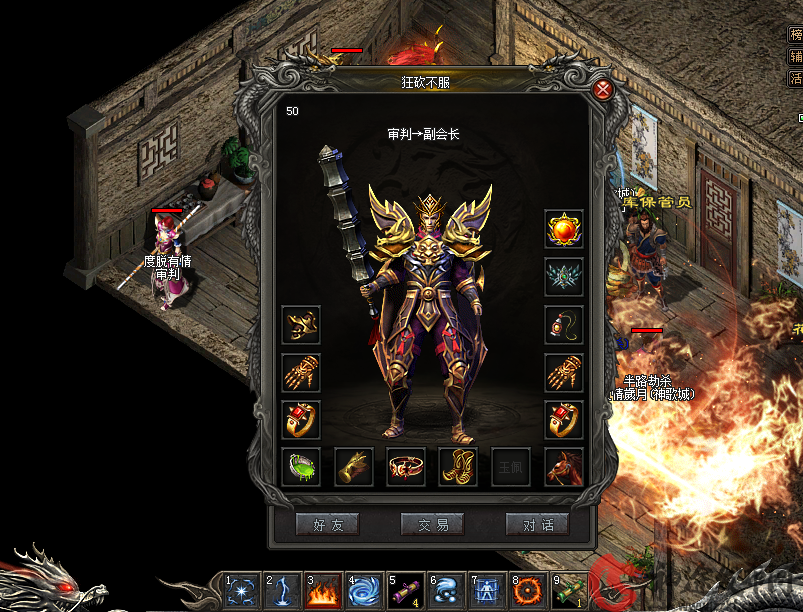The image size is (803, 612).
Task: Select the green gem stone slot
Action: pyautogui.click(x=301, y=467)
